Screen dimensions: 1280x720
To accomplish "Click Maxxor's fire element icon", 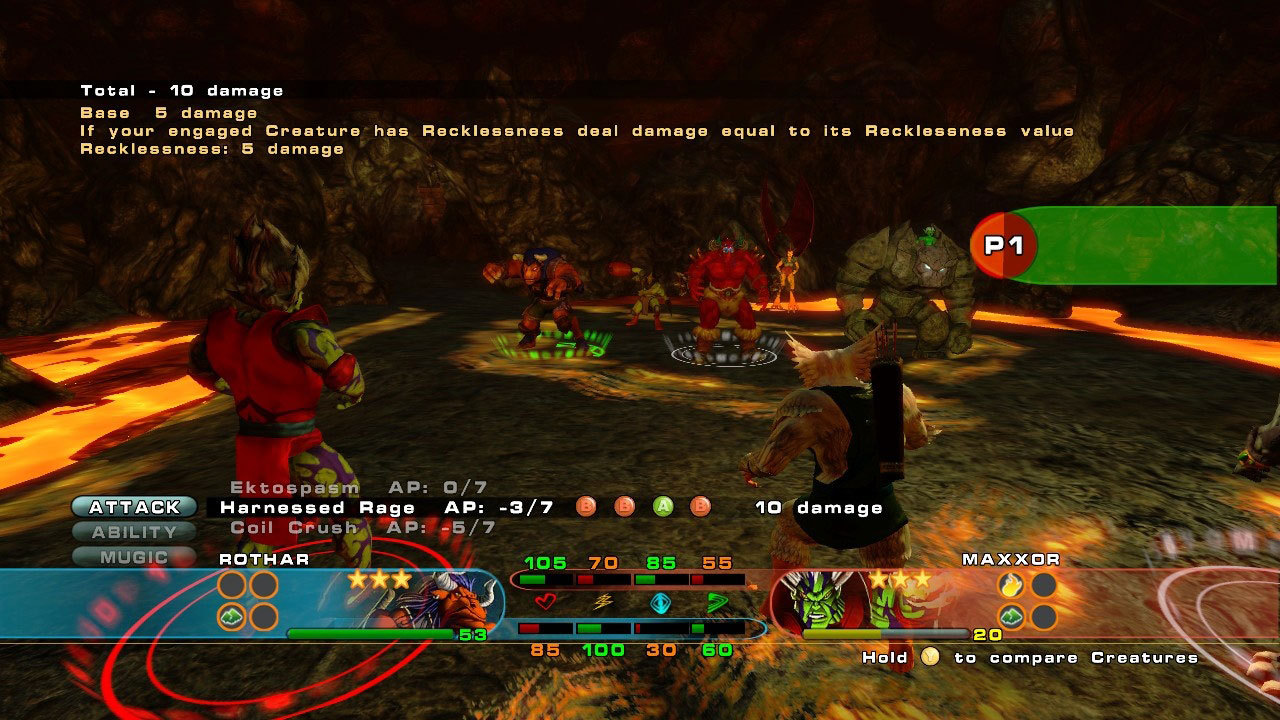I will 1010,585.
